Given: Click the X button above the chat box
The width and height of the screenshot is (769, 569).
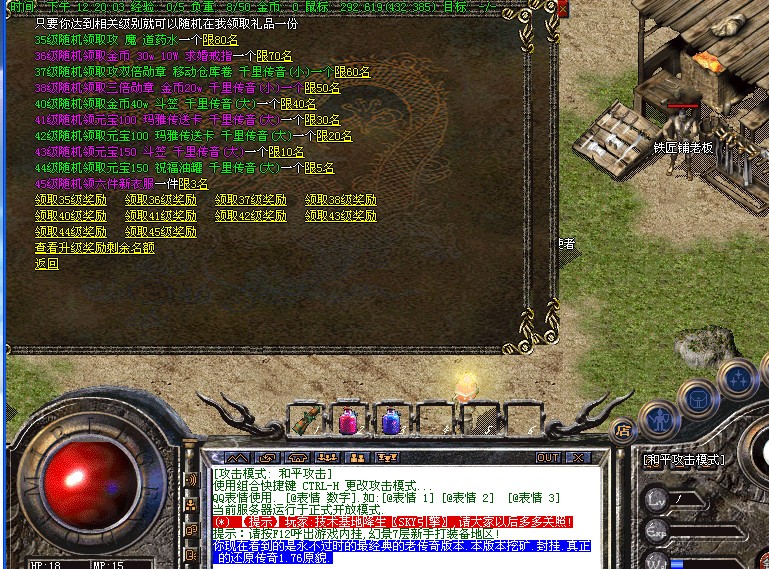Looking at the screenshot, I should (x=576, y=458).
